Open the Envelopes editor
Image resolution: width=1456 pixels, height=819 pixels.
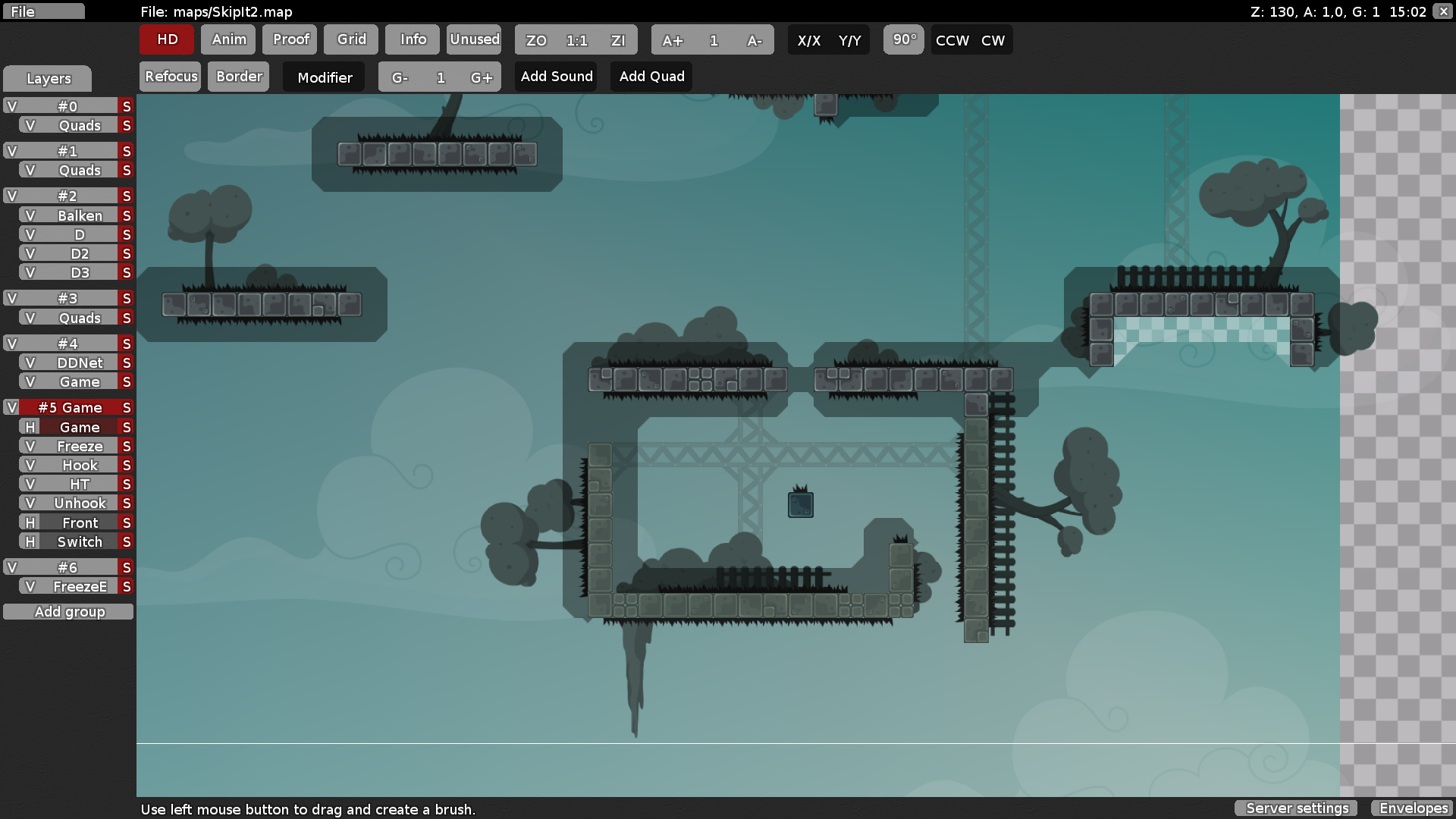tap(1413, 808)
